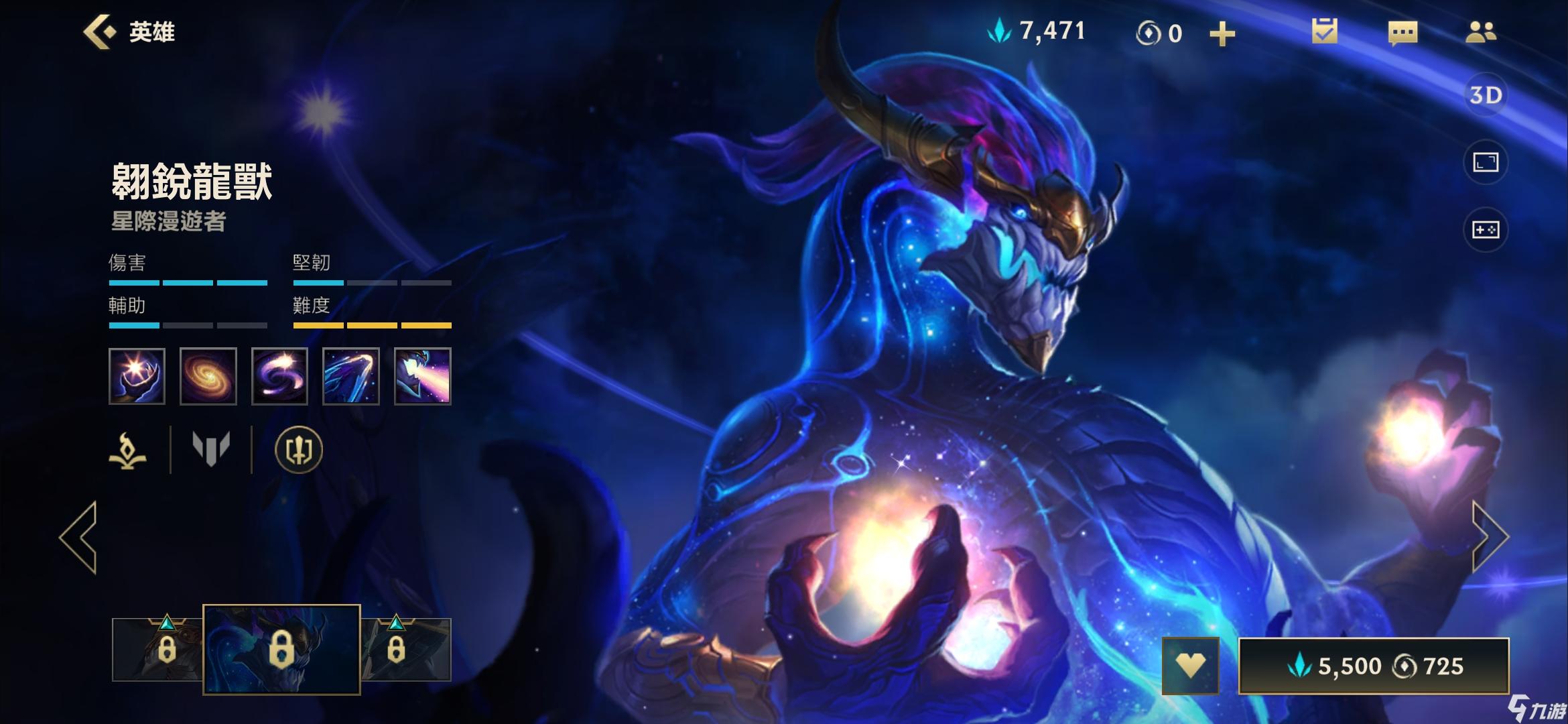Show the next champion with right arrow
1568x724 pixels.
click(1489, 536)
